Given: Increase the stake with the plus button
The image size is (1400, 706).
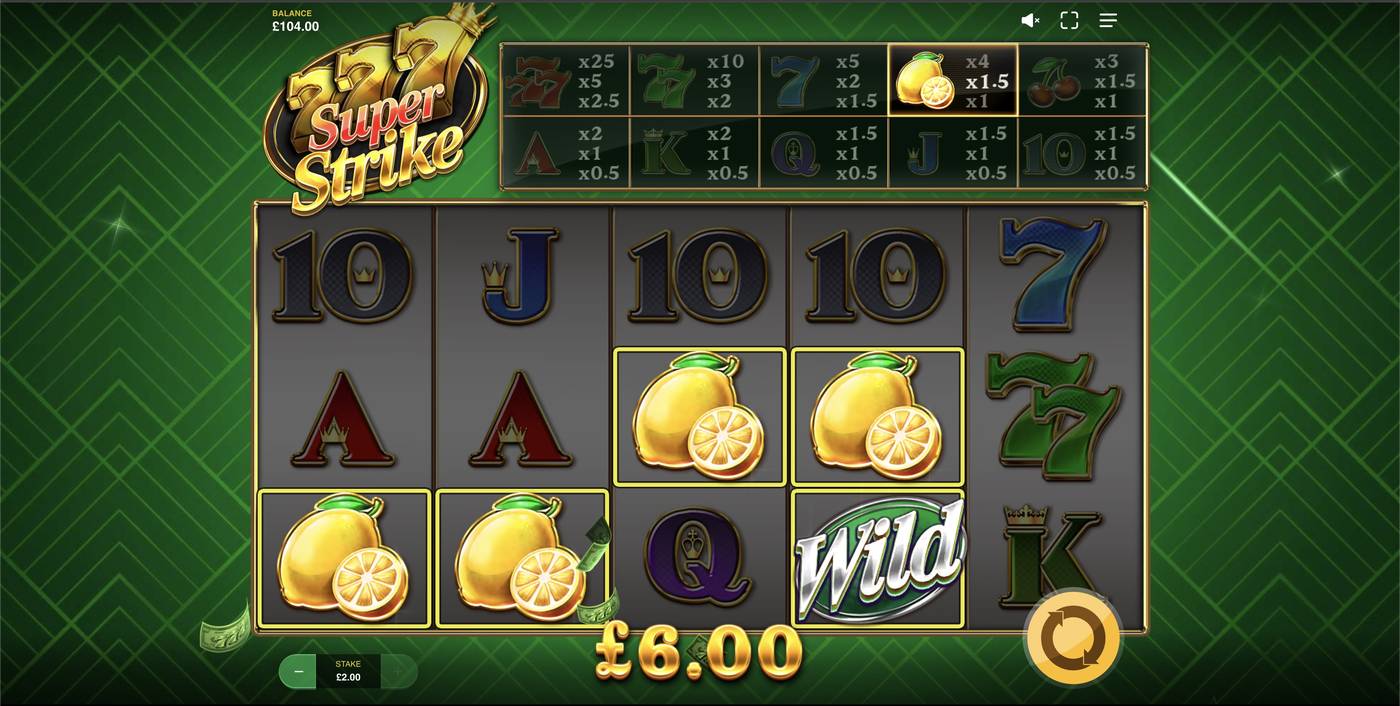Looking at the screenshot, I should [x=398, y=671].
